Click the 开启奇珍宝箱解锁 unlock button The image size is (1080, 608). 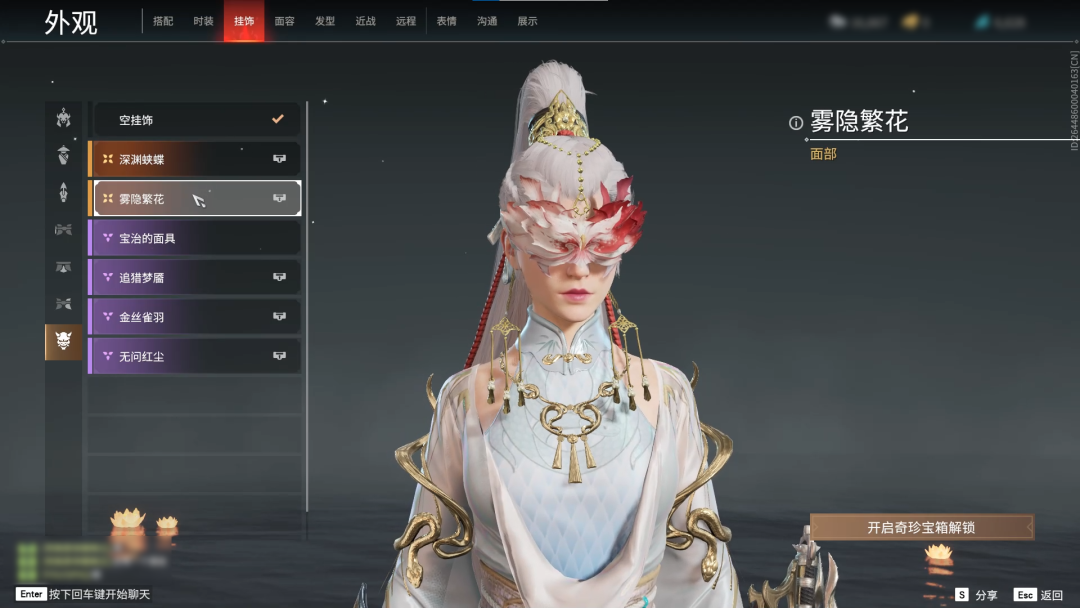pyautogui.click(x=921, y=527)
